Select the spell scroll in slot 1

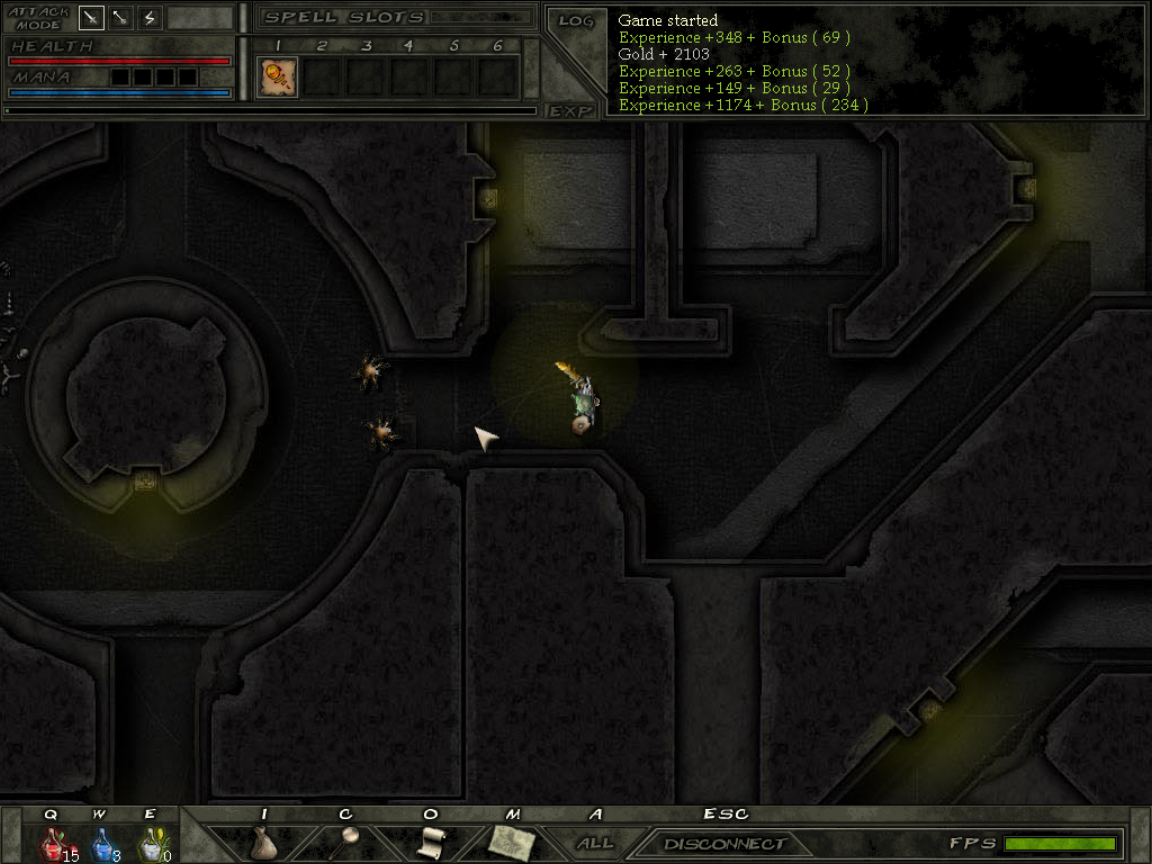tap(277, 77)
